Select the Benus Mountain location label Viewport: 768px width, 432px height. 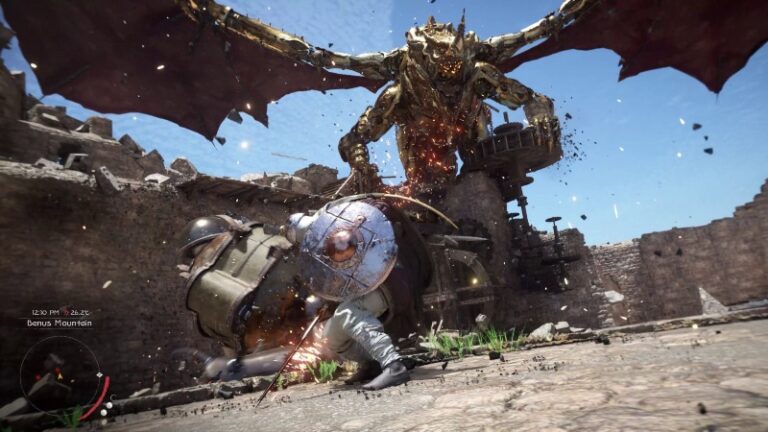click(x=60, y=323)
